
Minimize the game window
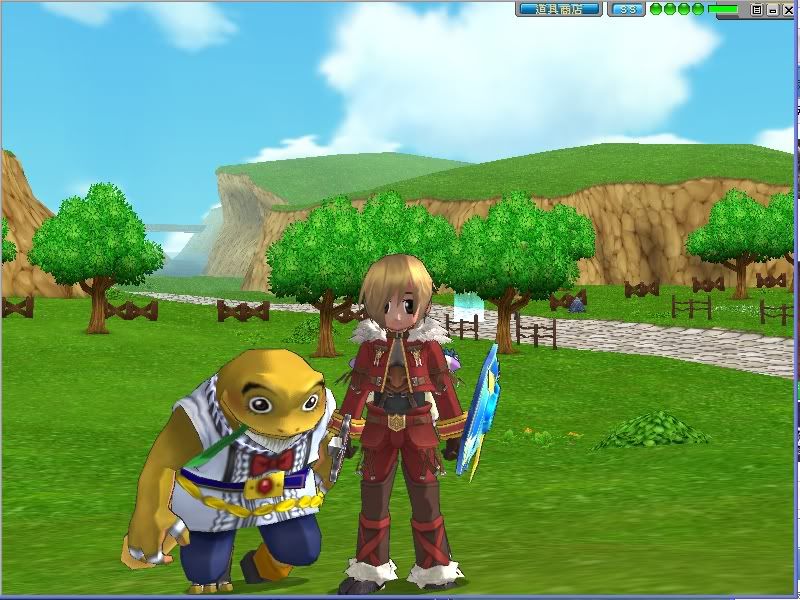coord(771,9)
